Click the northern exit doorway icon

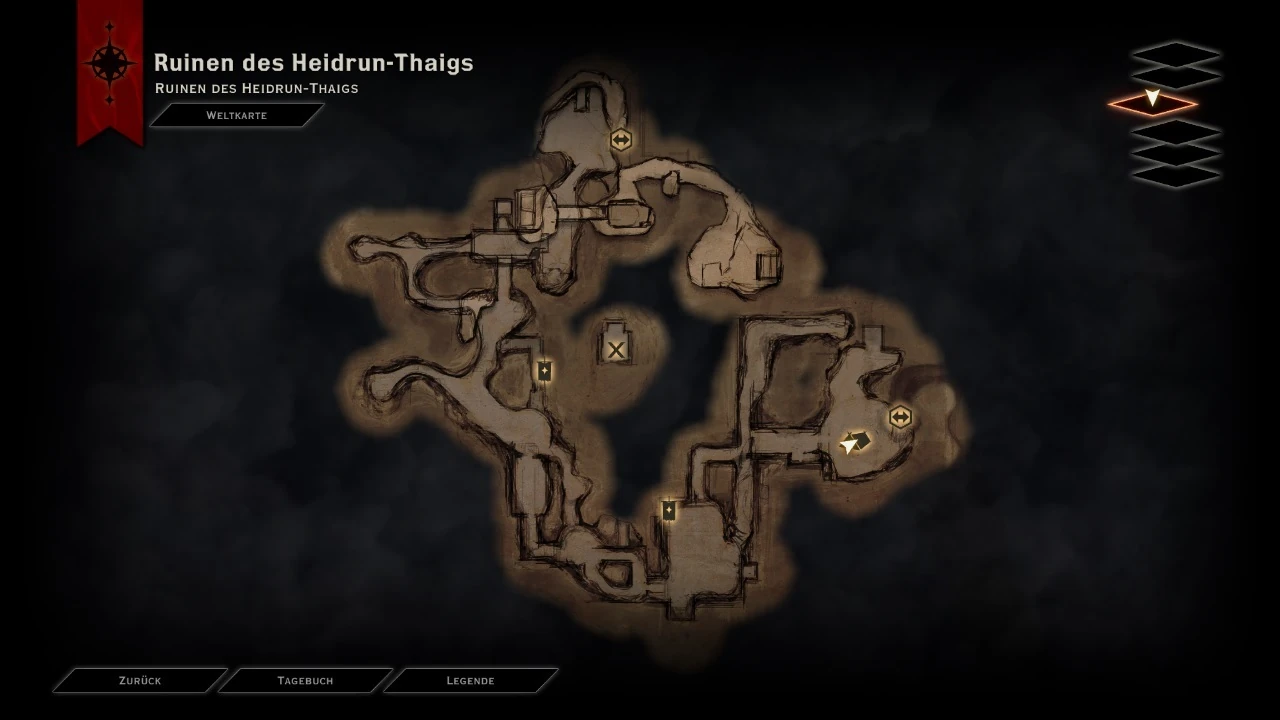click(x=621, y=140)
